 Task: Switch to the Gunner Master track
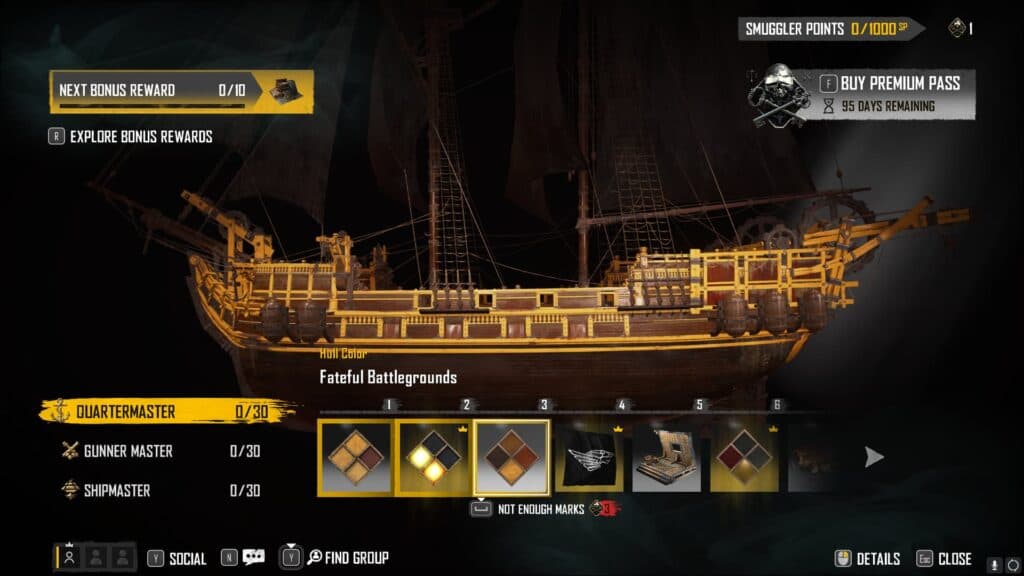(x=127, y=451)
